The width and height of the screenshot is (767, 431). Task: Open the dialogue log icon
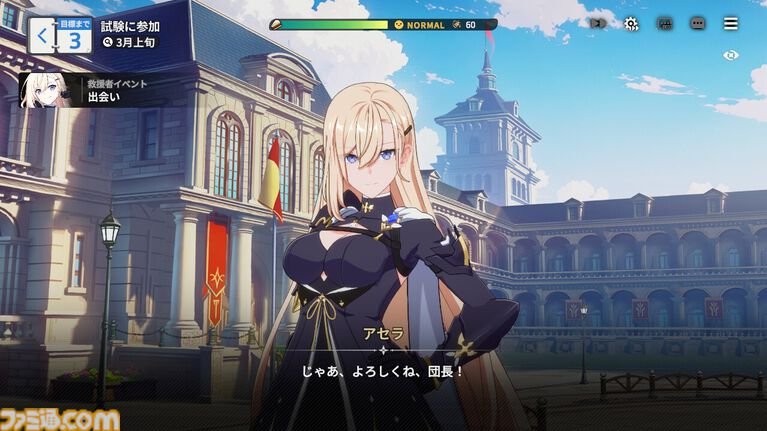pyautogui.click(x=664, y=23)
